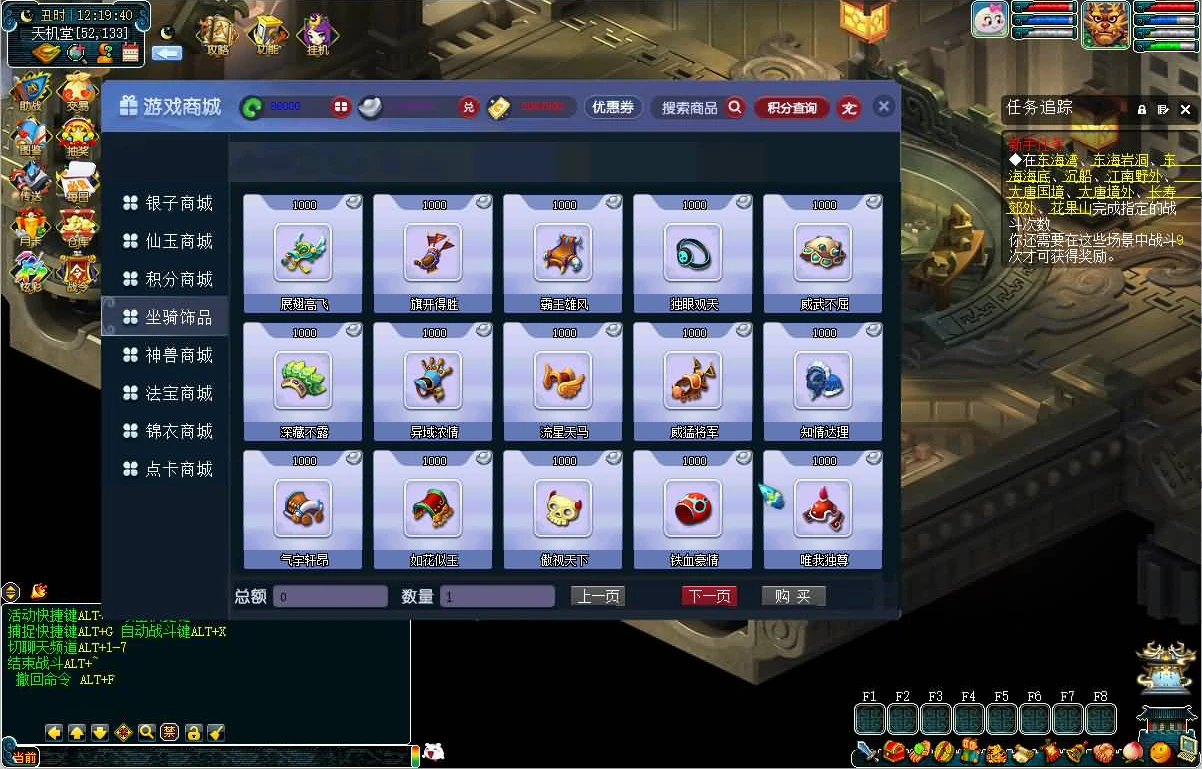Open the 仙玉商城 category
Viewport: 1202px width, 769px height.
(168, 242)
